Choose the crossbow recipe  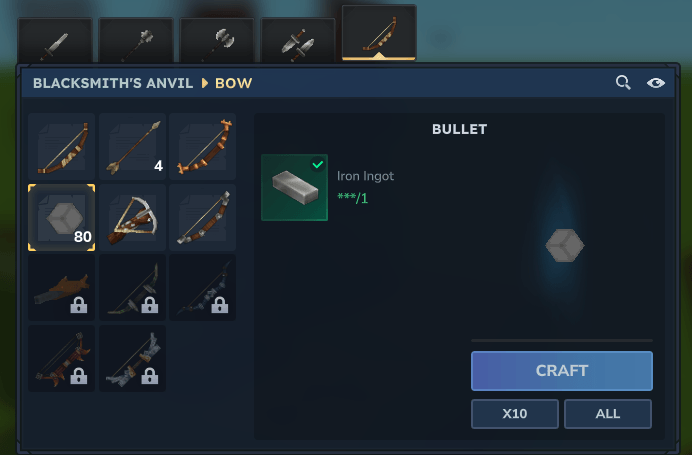click(x=132, y=217)
